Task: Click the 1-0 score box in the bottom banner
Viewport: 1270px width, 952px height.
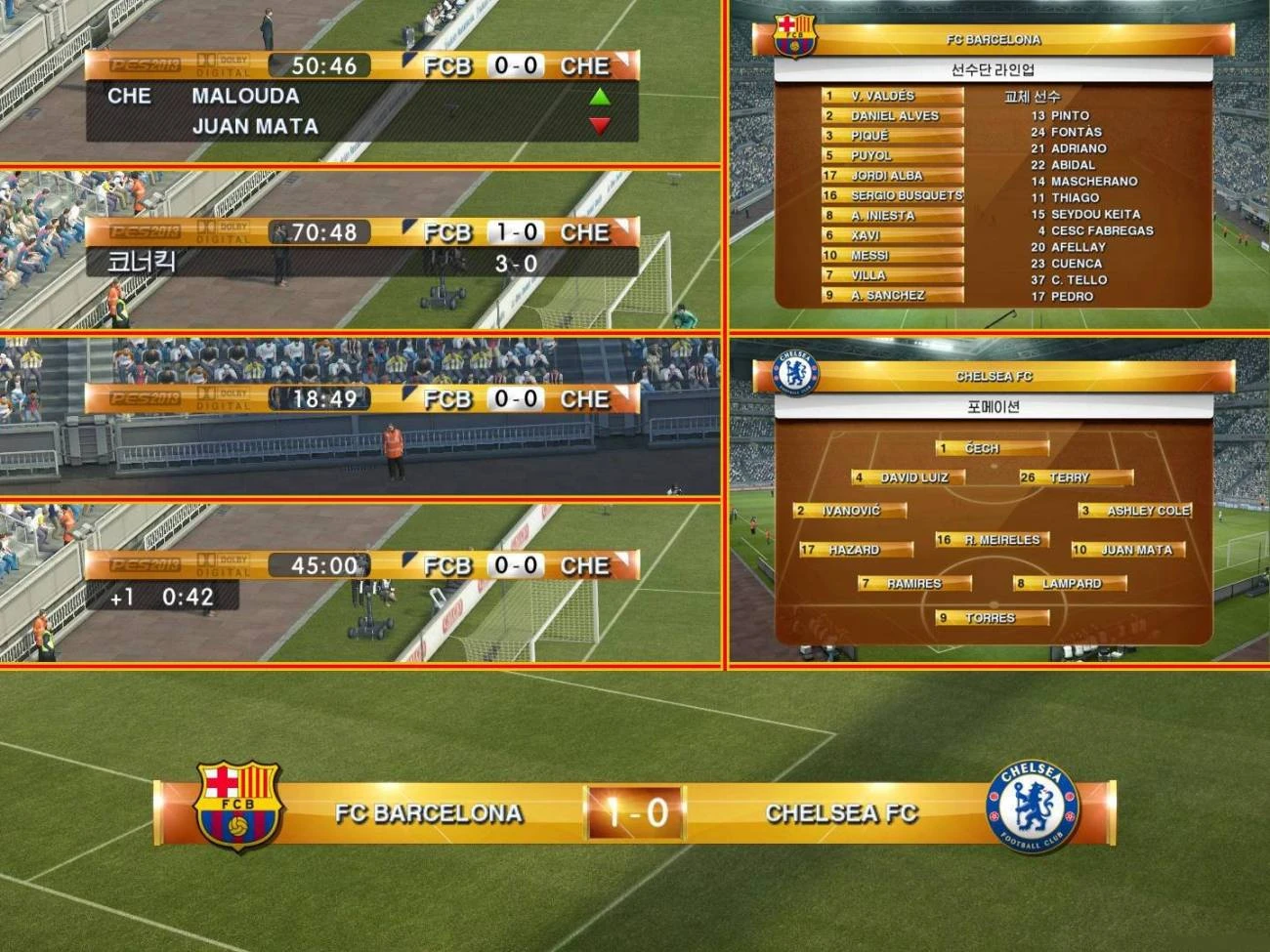Action: coord(635,811)
